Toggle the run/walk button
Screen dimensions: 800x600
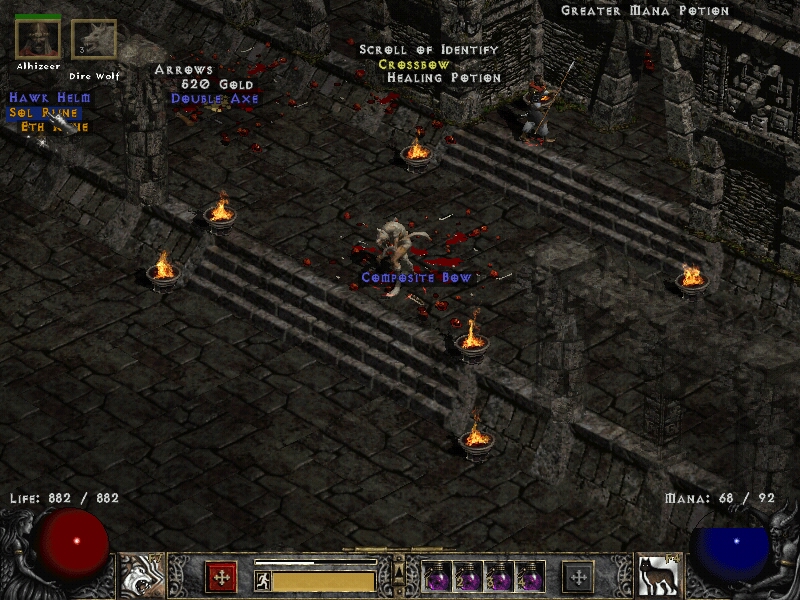point(263,579)
